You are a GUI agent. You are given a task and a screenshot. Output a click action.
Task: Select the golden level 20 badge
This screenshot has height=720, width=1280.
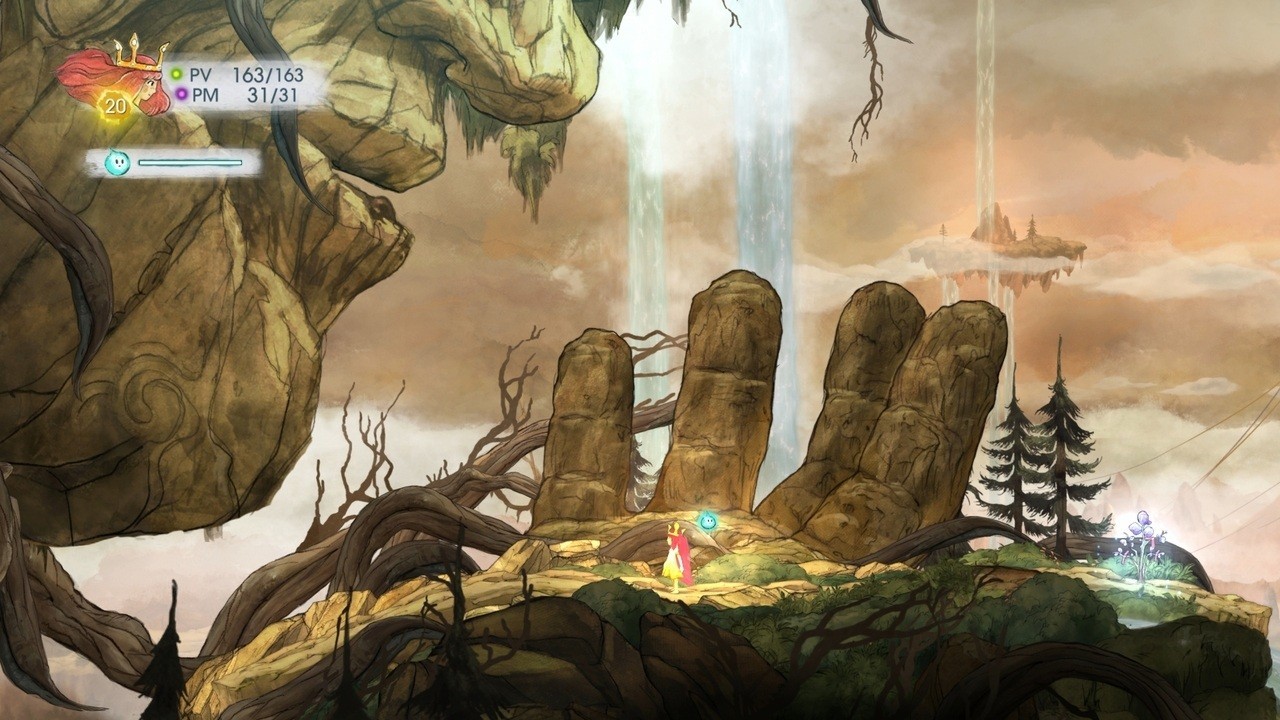point(117,103)
